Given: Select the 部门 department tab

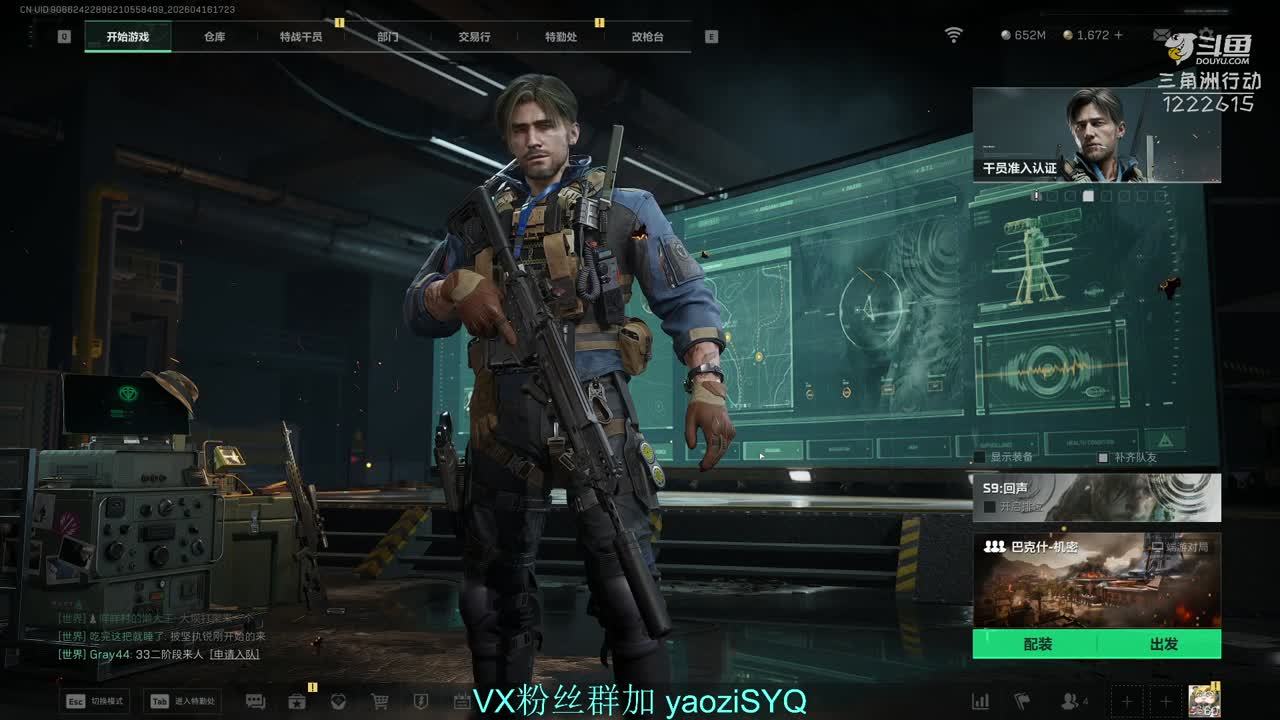Looking at the screenshot, I should (388, 37).
